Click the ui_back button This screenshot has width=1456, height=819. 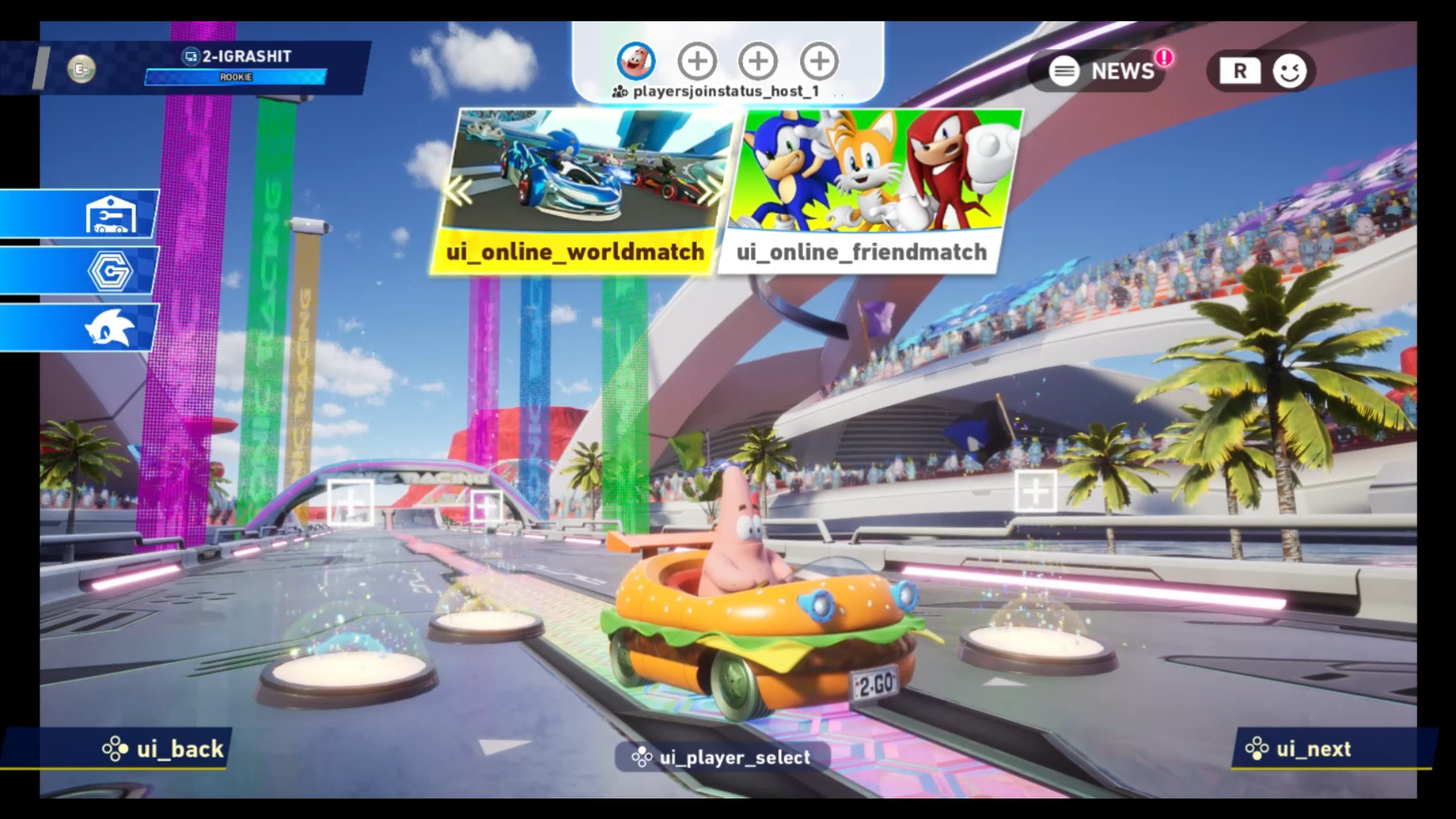point(165,749)
